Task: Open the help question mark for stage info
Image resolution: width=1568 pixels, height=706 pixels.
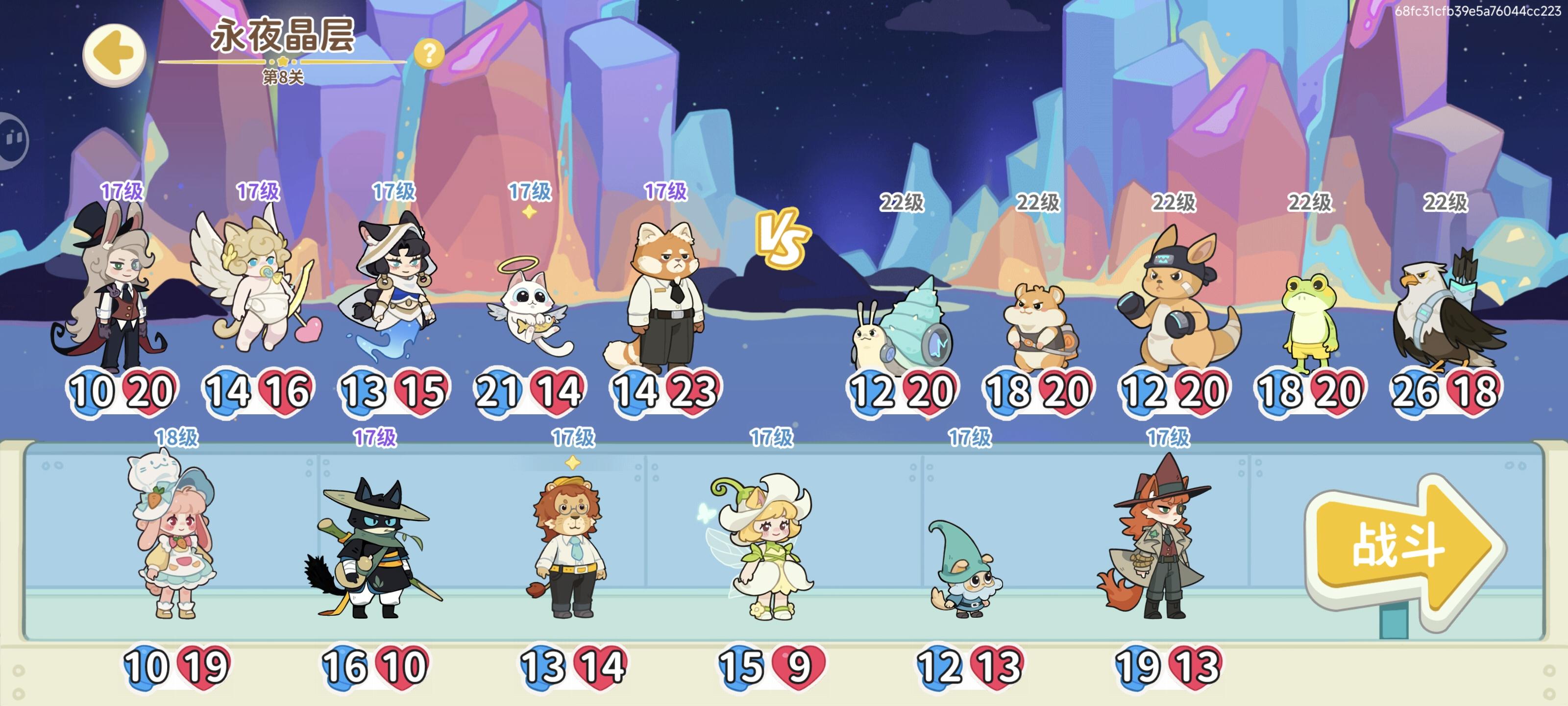Action: 430,55
